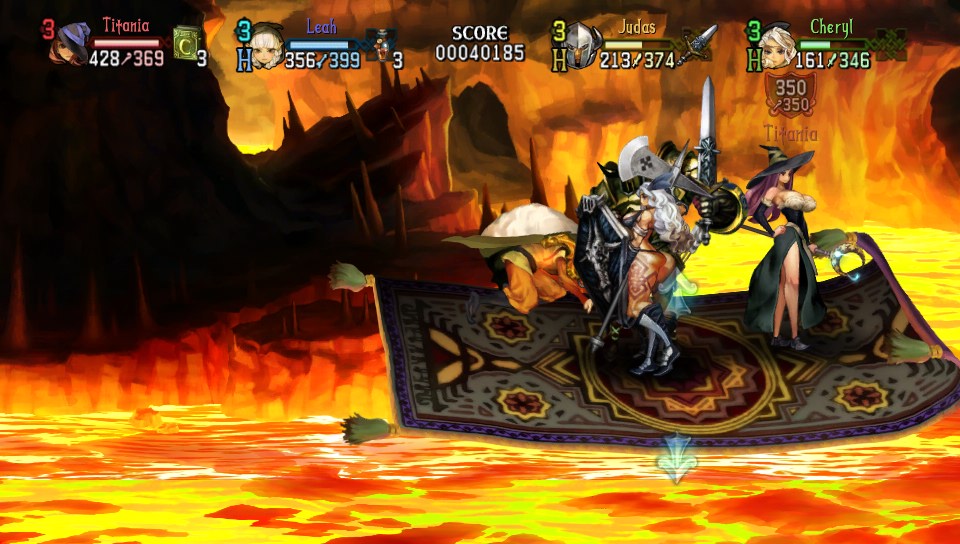
Task: Choose Judas's helmeted knight portrait
Action: click(x=583, y=46)
